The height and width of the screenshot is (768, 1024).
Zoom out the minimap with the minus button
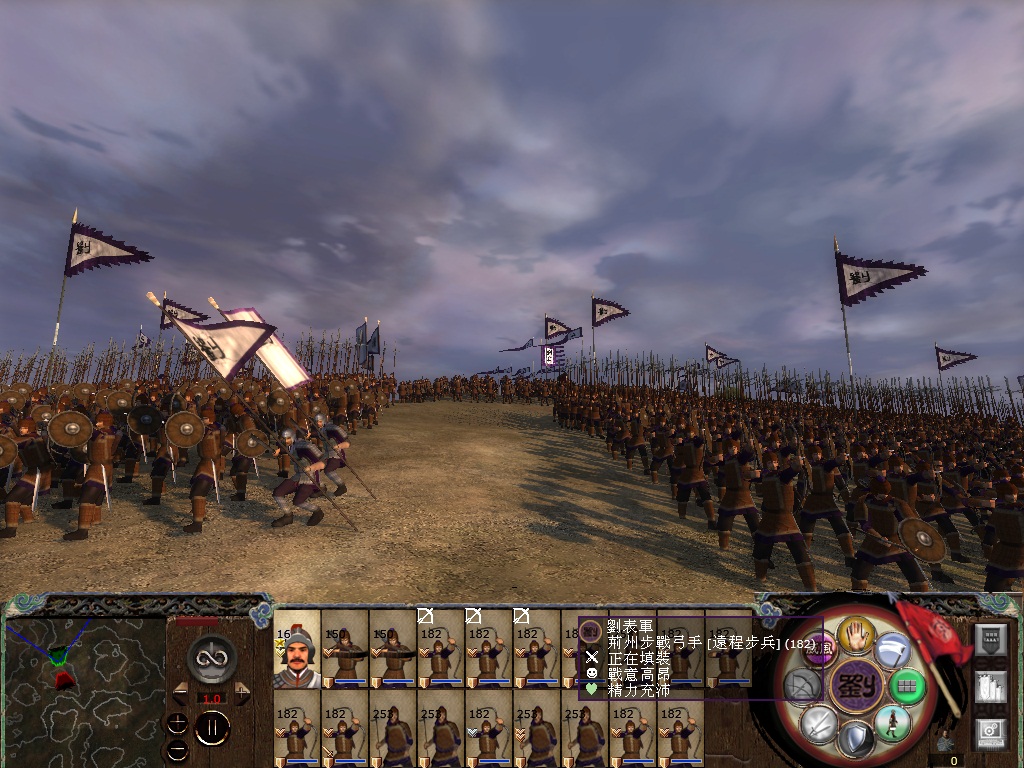pos(178,748)
